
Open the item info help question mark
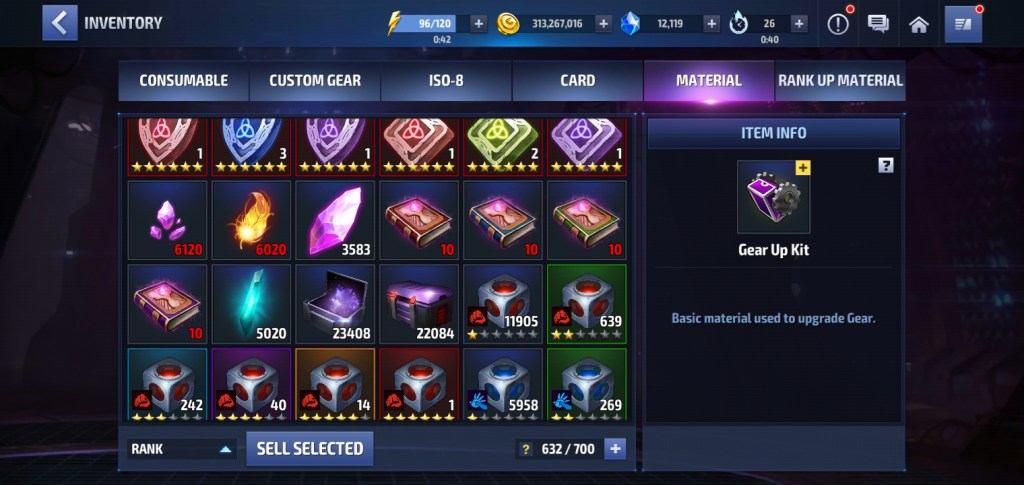[x=885, y=166]
